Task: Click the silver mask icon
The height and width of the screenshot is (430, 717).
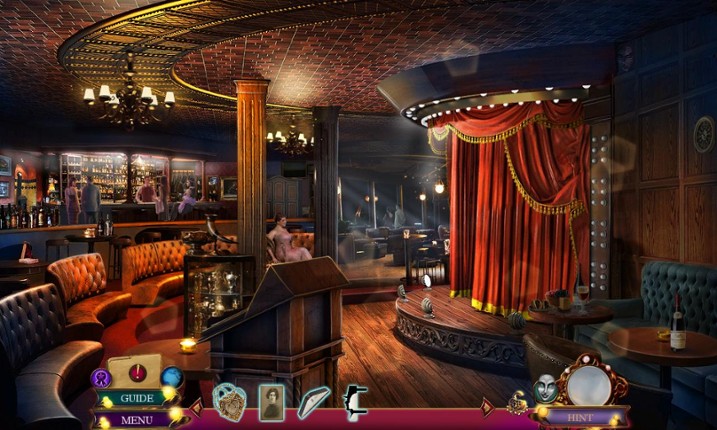Action: coord(545,389)
